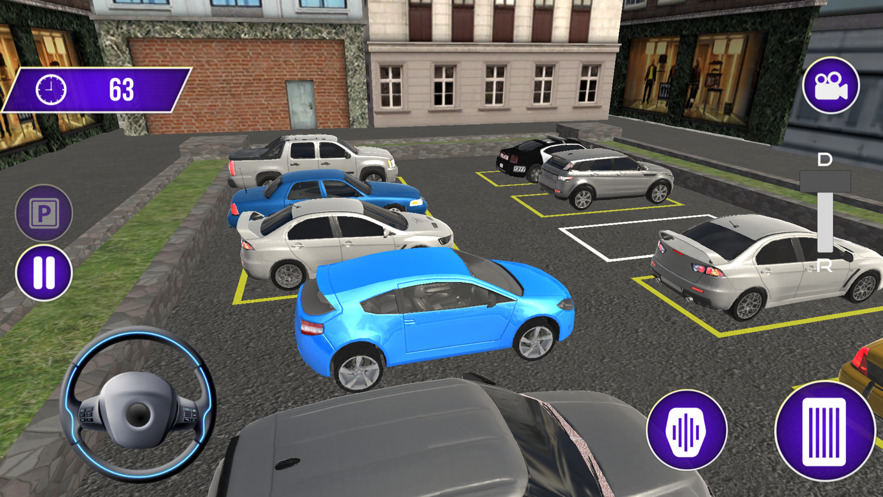
Task: Switch camera view with the camera icon
Action: tap(830, 86)
